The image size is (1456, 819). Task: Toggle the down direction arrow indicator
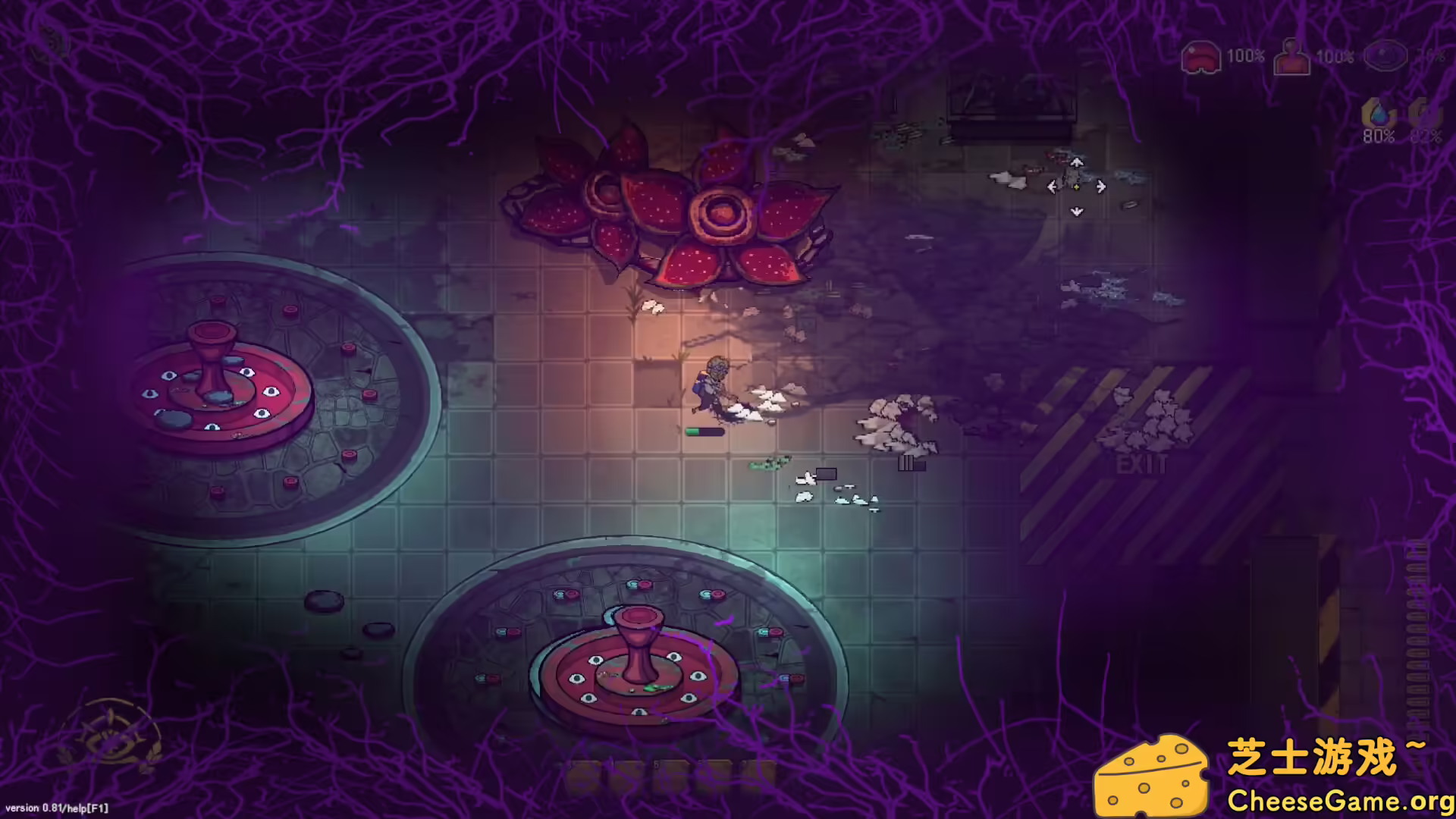tap(1075, 212)
